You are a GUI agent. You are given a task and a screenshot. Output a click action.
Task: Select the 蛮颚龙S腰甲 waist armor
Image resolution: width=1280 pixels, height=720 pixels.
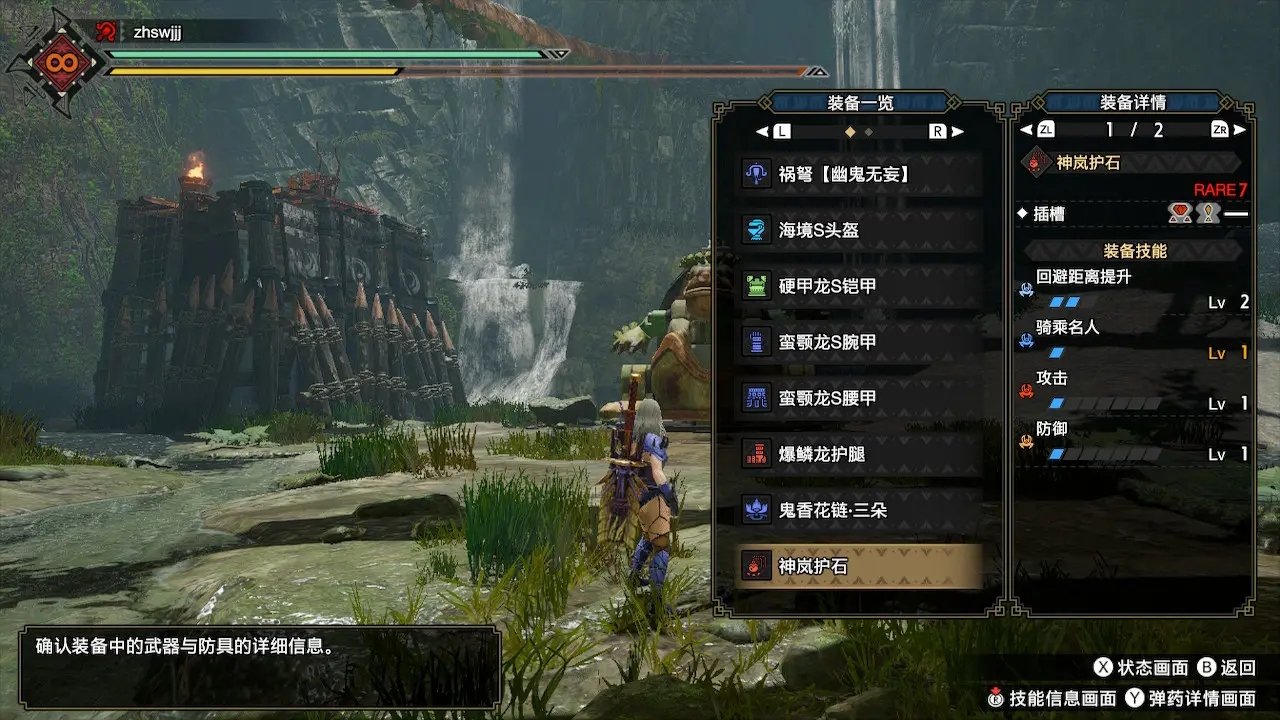(x=860, y=398)
